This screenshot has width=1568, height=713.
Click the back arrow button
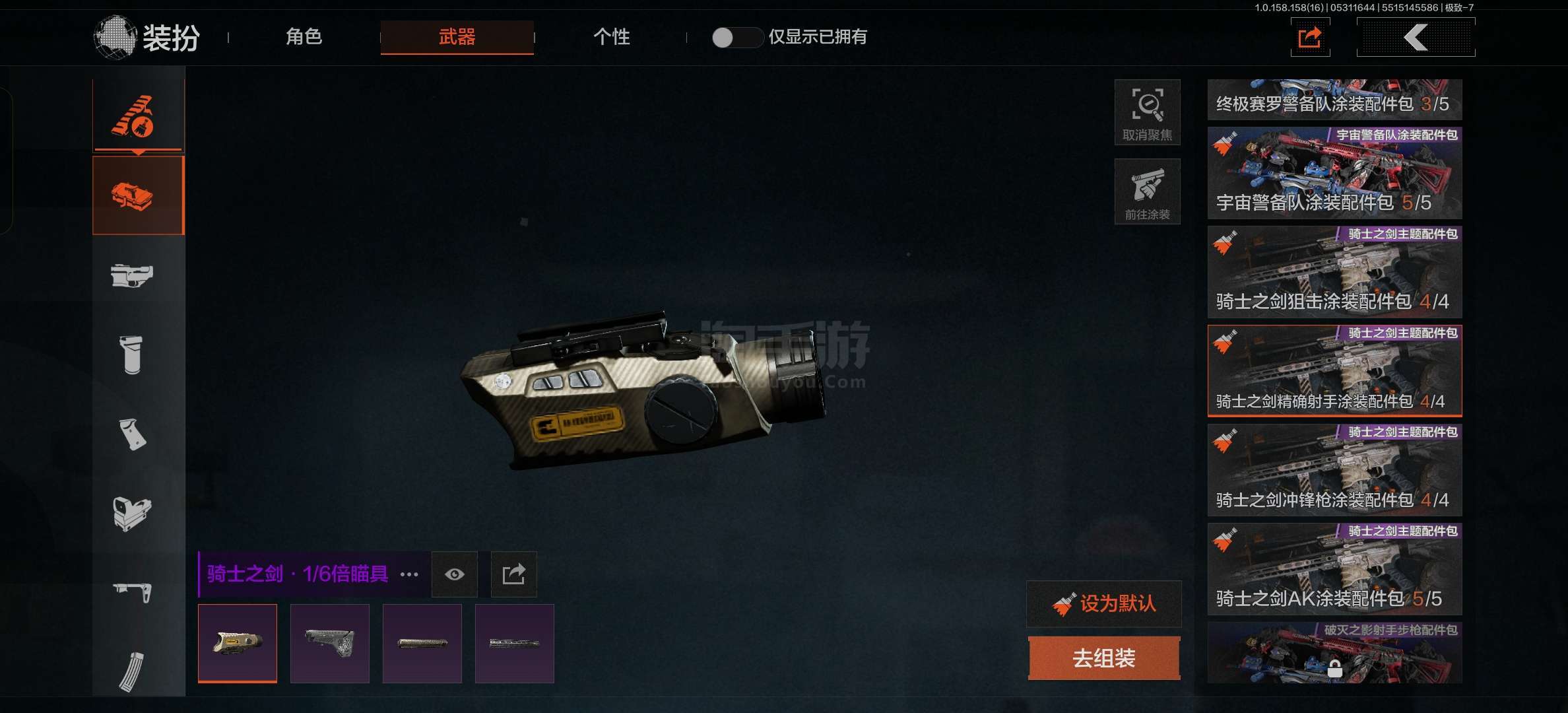pos(1416,38)
